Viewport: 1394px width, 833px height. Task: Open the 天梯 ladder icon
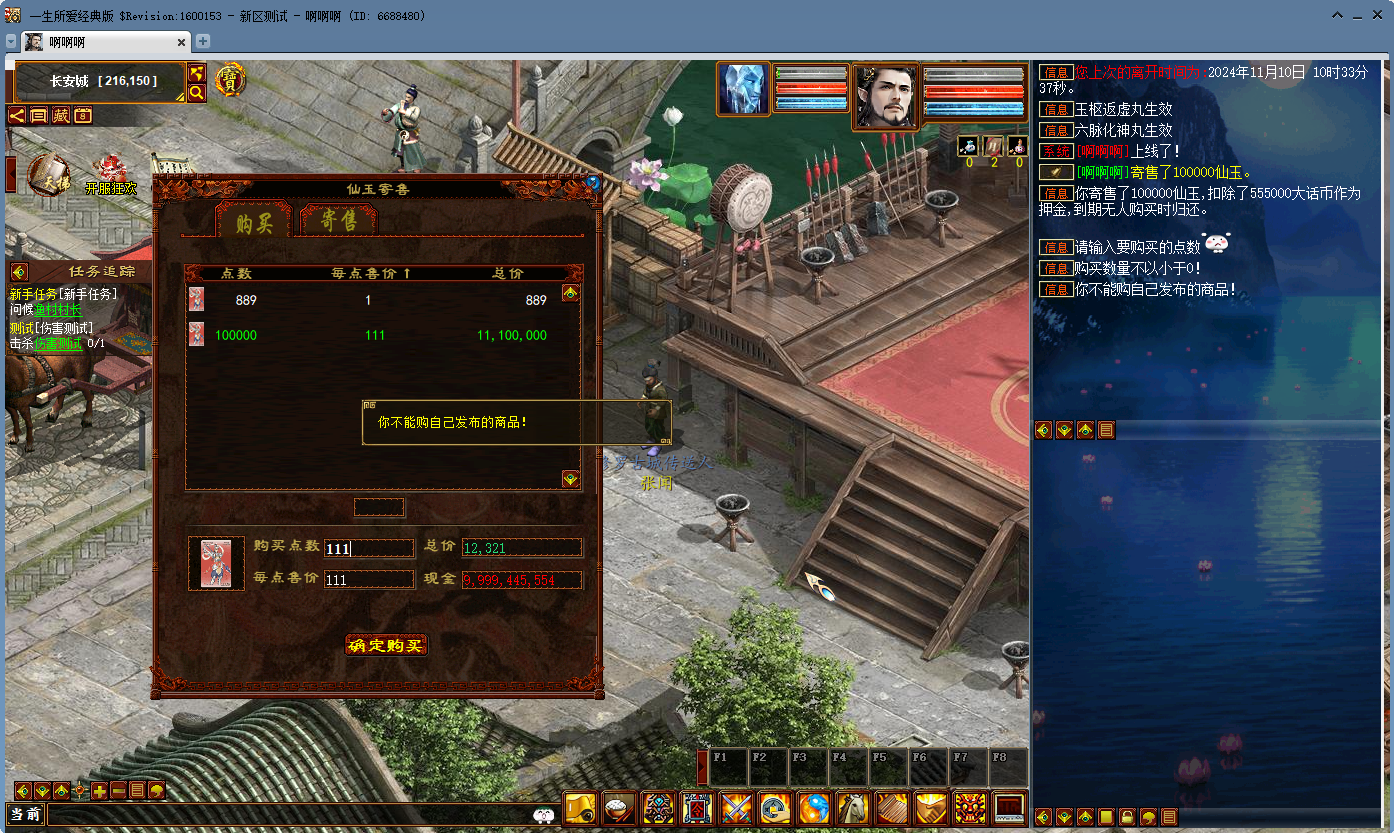tap(48, 175)
